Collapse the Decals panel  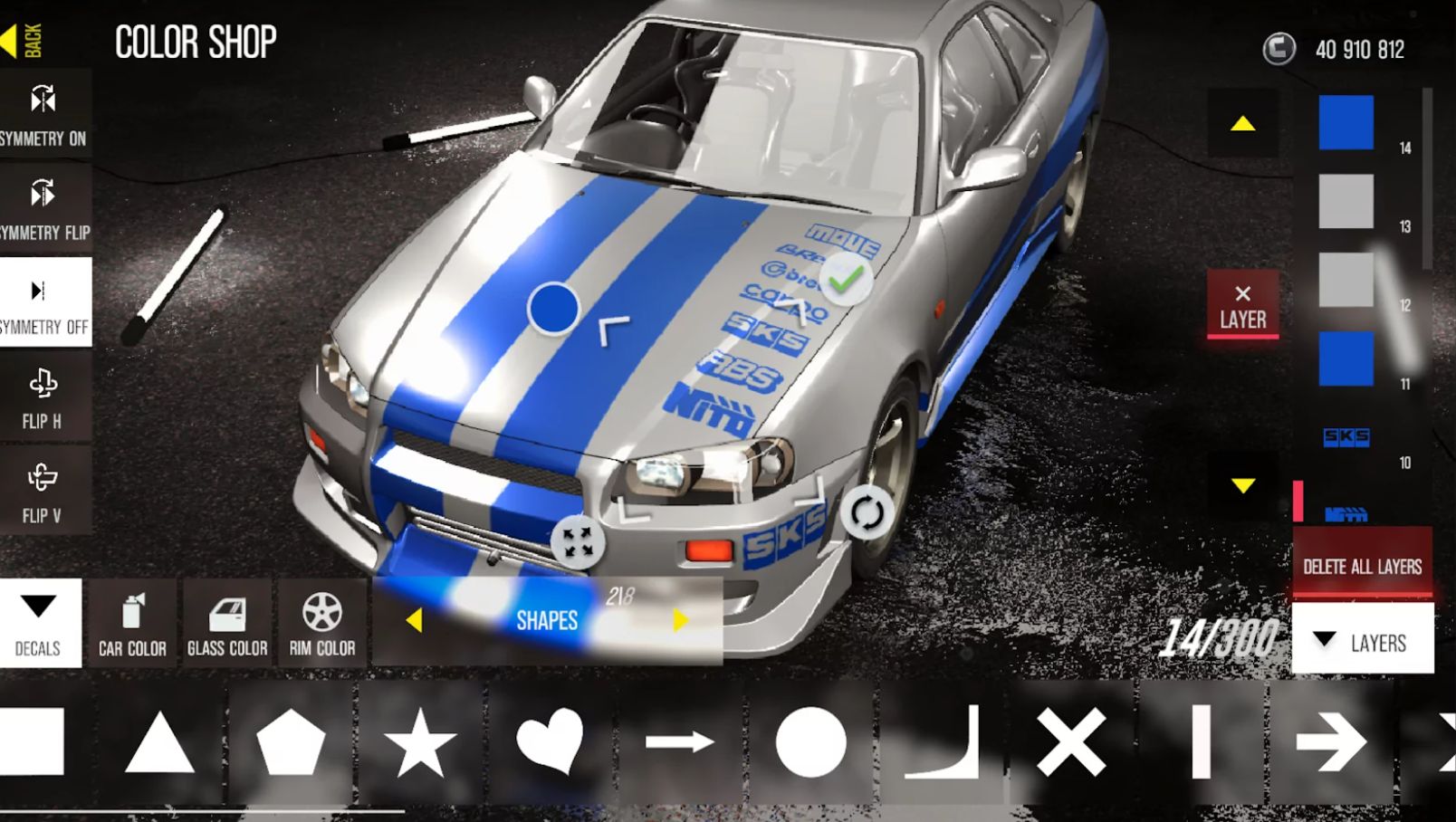[39, 623]
